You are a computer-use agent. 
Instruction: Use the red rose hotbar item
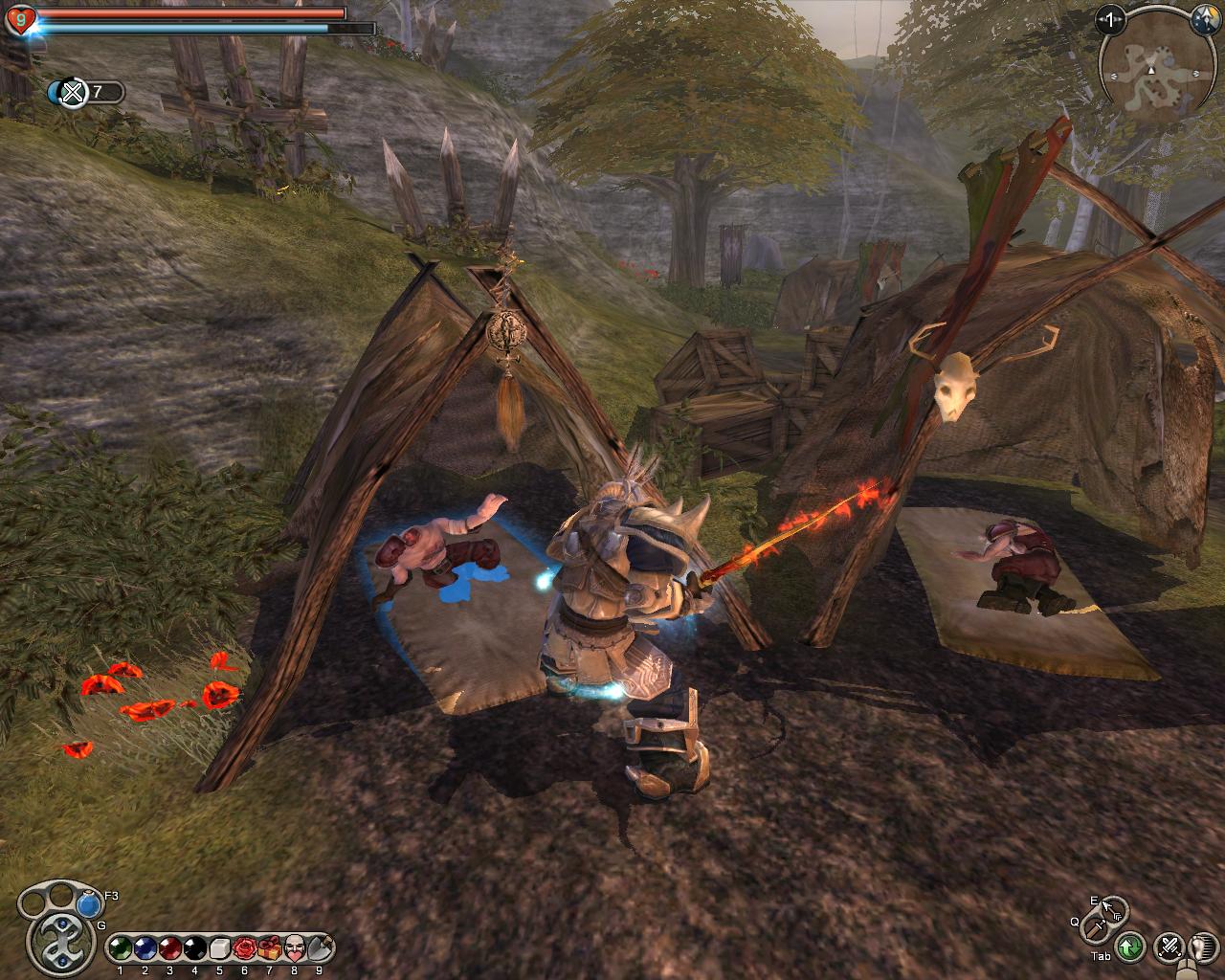(244, 947)
